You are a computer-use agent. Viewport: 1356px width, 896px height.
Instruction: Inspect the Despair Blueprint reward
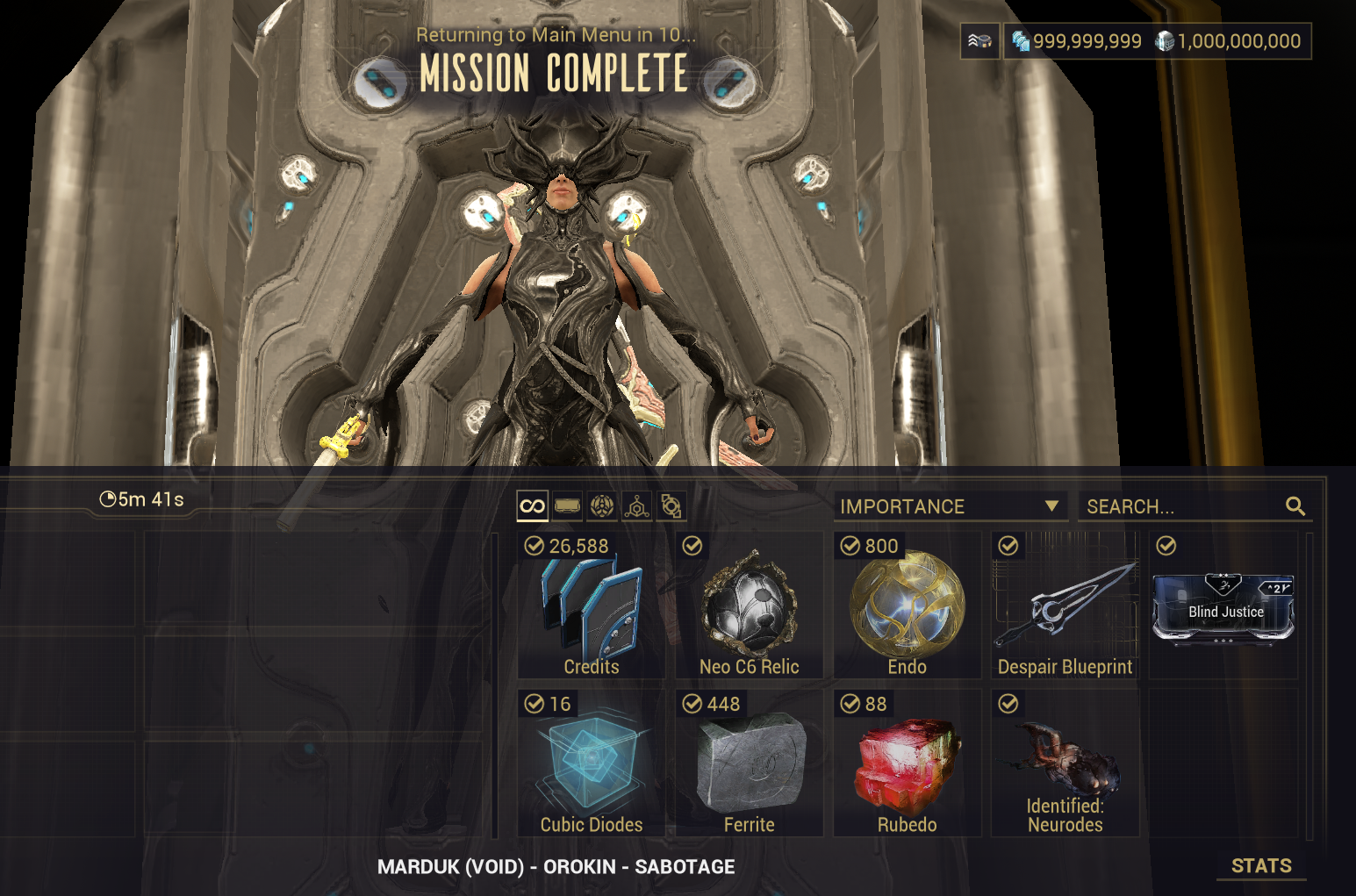1065,606
